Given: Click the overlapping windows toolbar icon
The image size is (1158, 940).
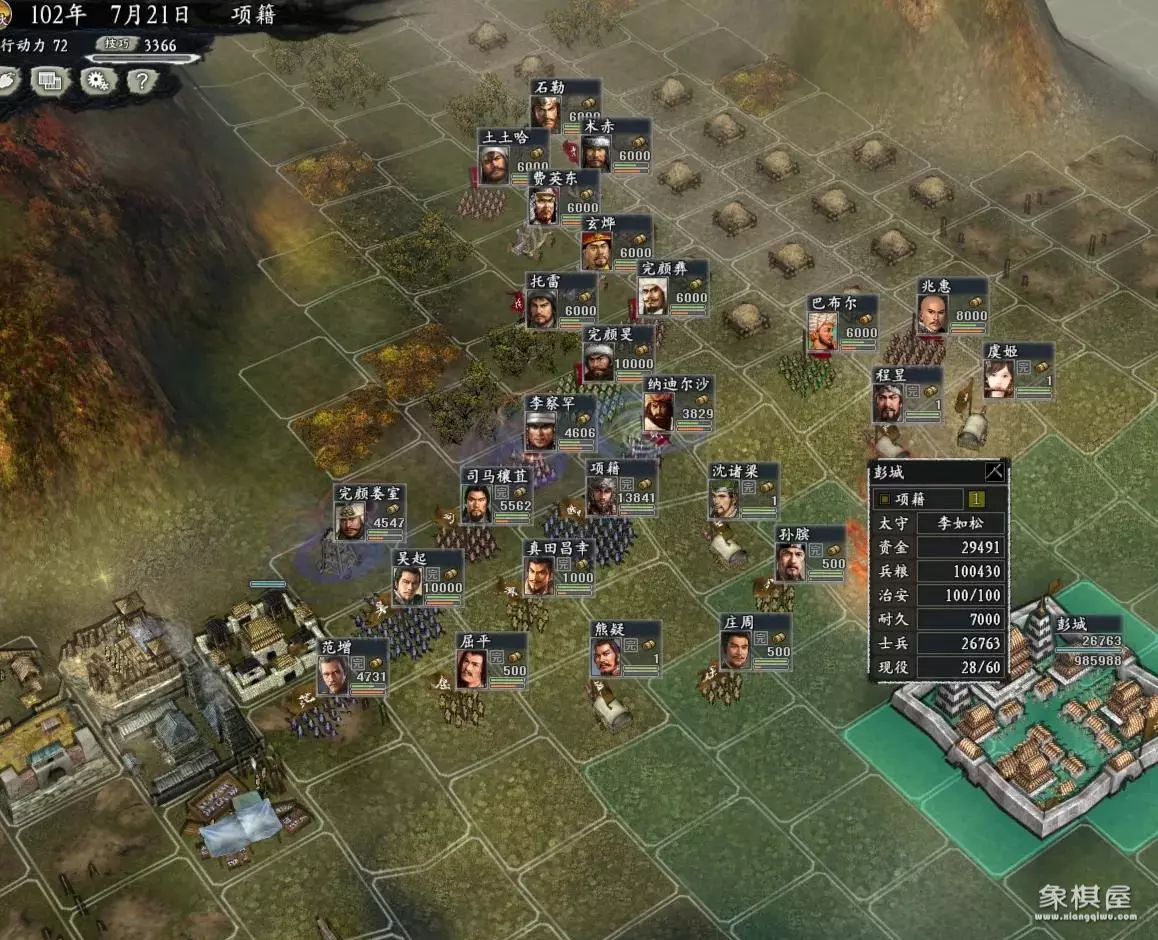Looking at the screenshot, I should coord(49,81).
